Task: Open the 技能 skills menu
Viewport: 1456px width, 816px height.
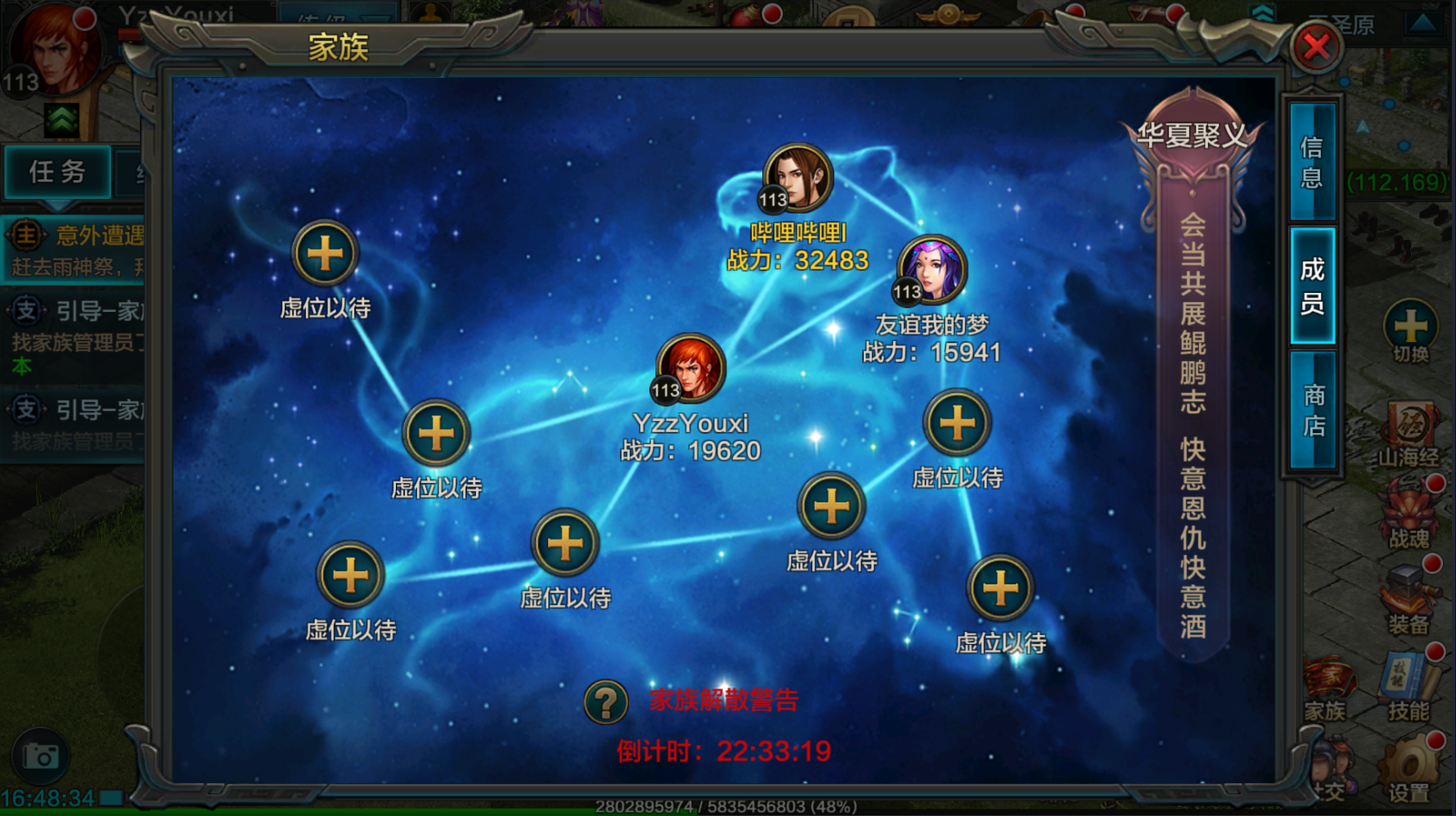Action: [x=1409, y=686]
